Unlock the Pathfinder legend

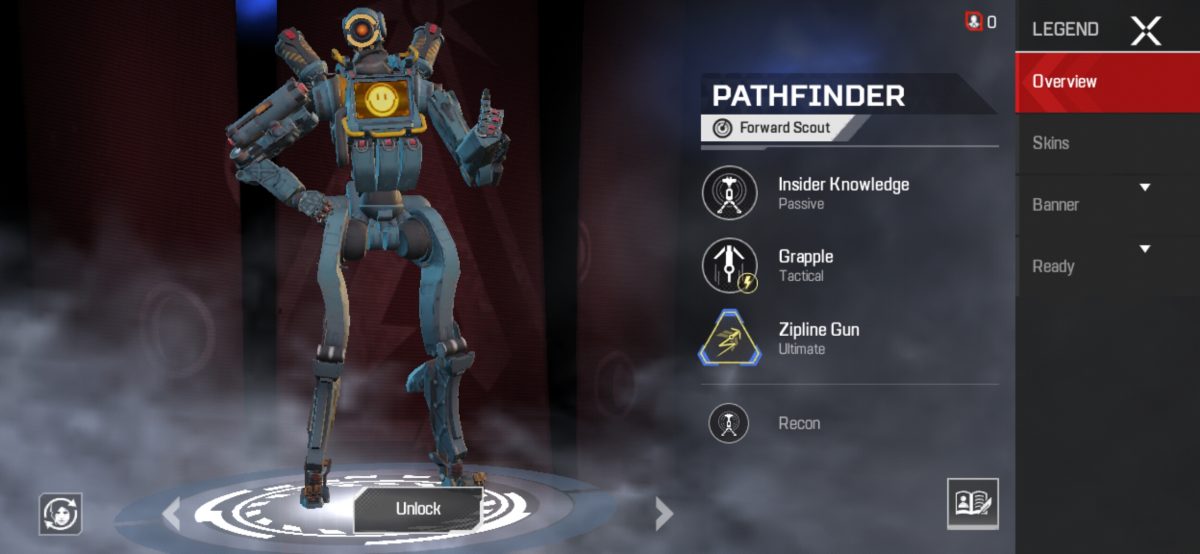(x=418, y=509)
